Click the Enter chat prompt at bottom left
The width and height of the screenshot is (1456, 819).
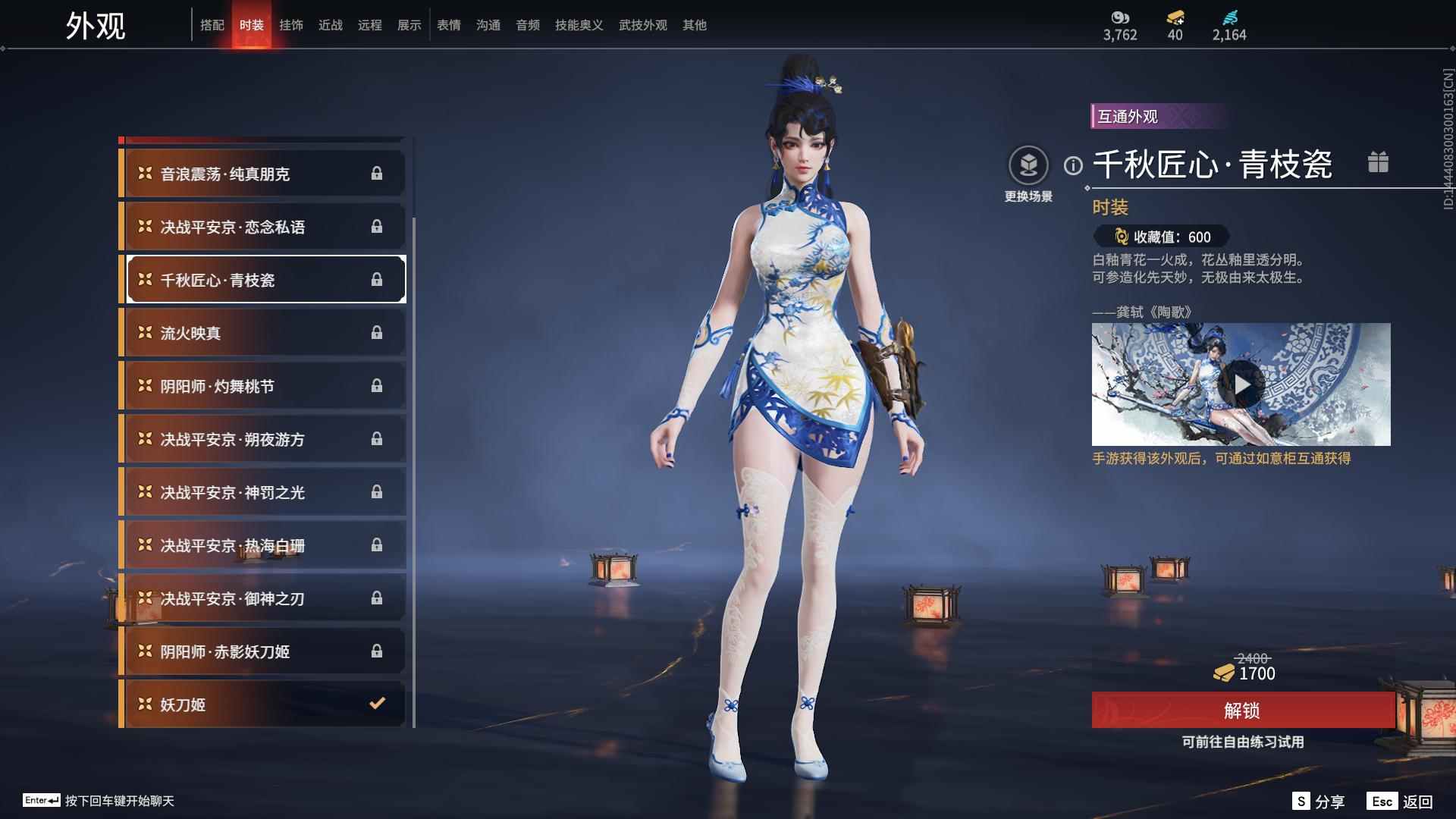click(99, 802)
